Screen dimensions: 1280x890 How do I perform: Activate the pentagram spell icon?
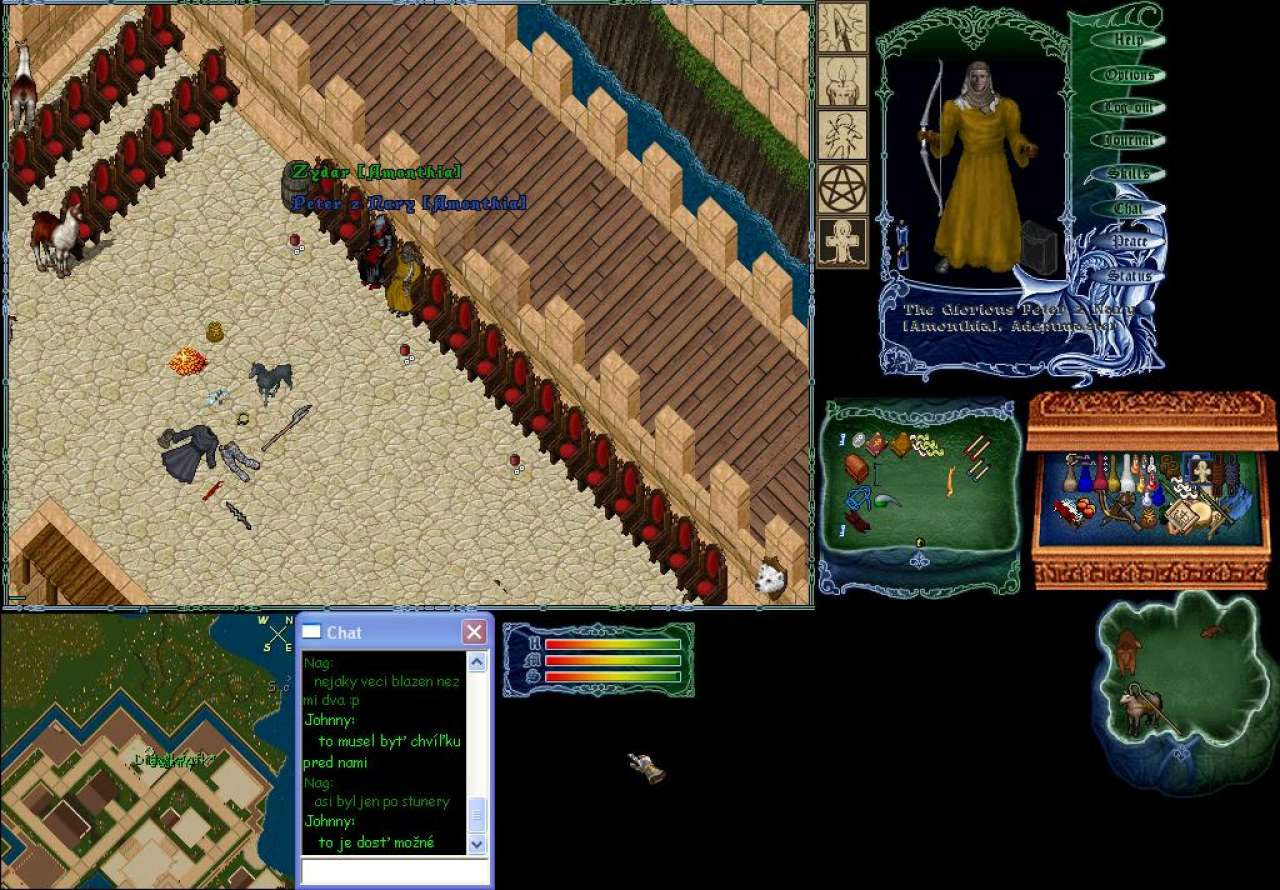click(842, 189)
